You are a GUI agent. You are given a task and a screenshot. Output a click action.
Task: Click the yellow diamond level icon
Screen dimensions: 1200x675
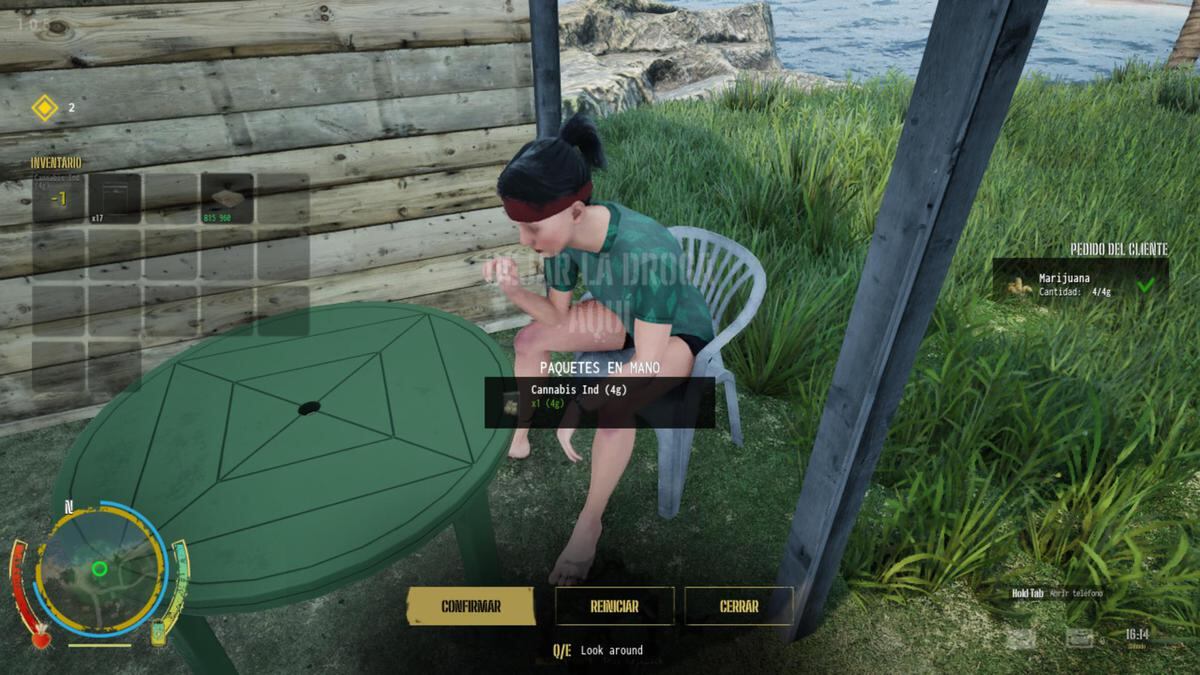click(45, 107)
